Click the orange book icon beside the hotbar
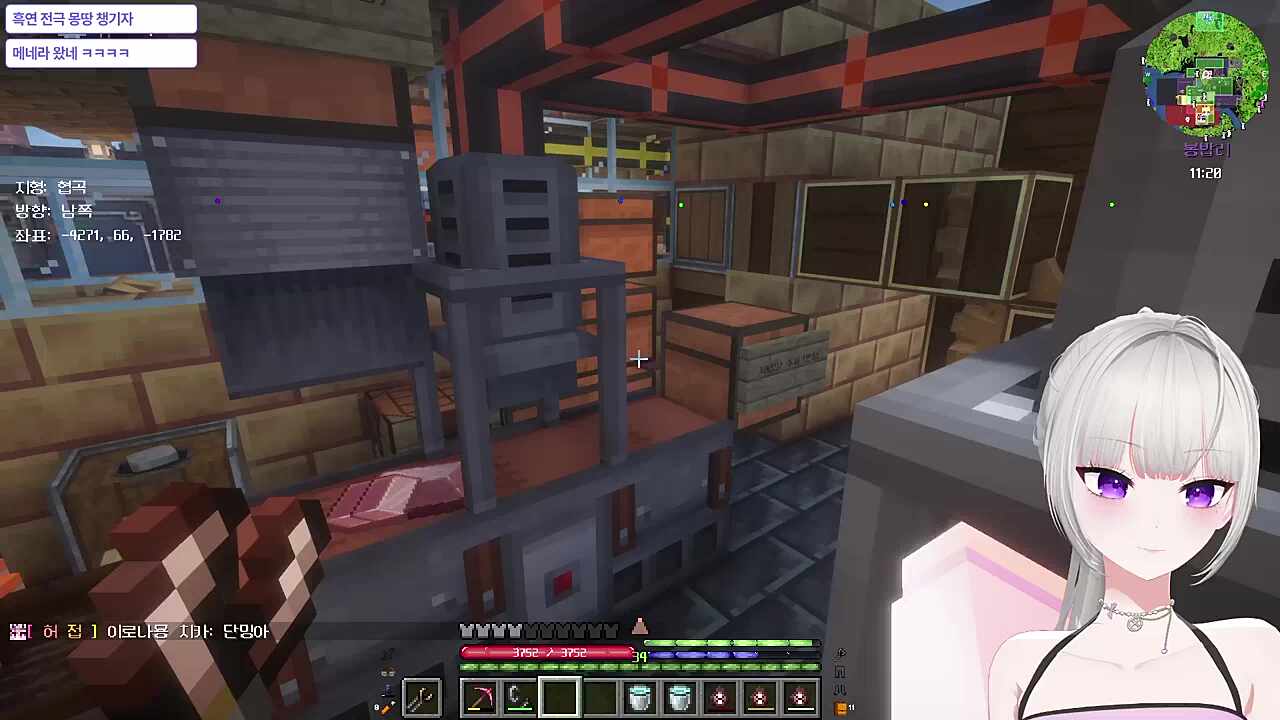The image size is (1280, 720). point(841,708)
